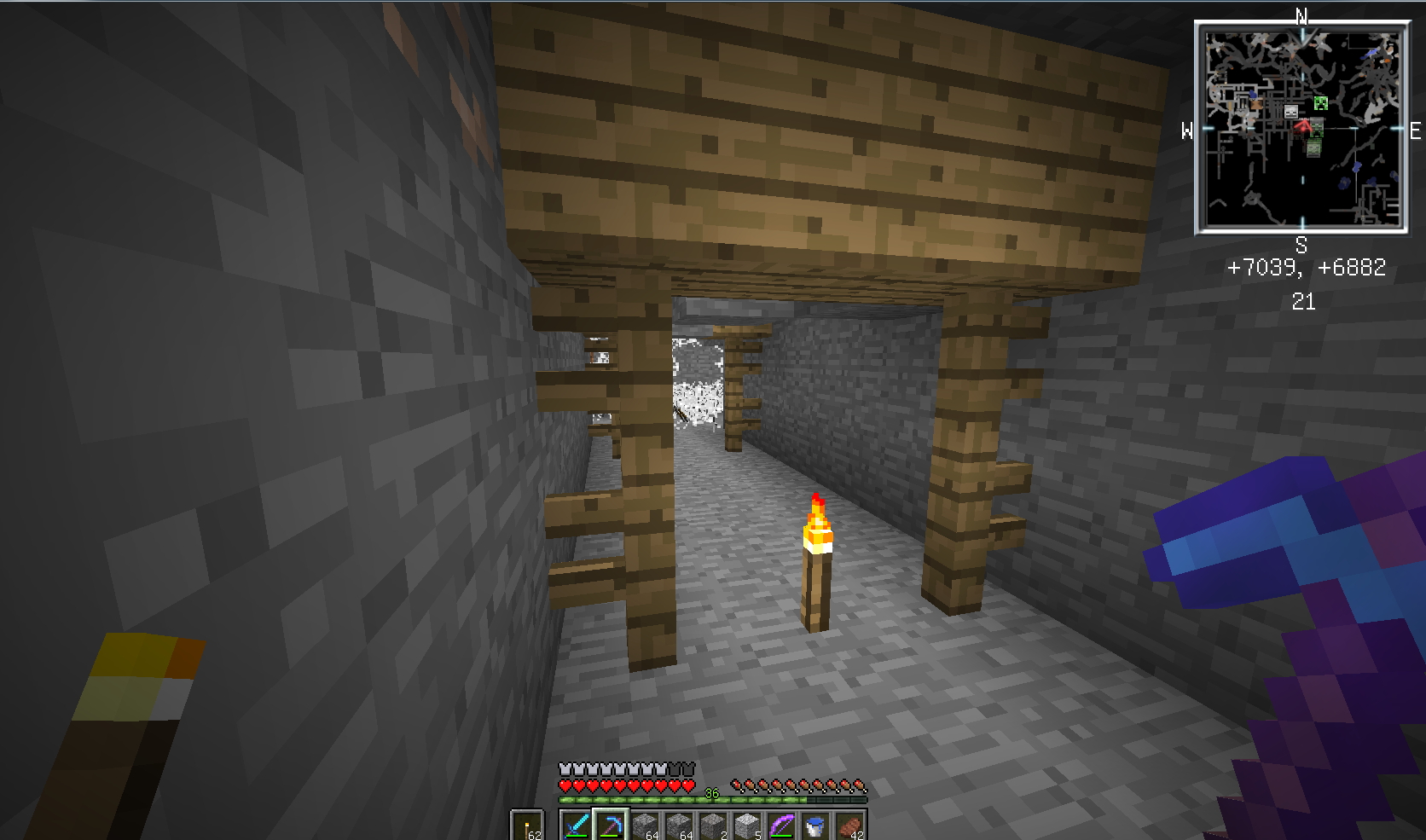Viewport: 1426px width, 840px height.
Task: Choose the cobblestone stack of 2
Action: click(x=713, y=826)
